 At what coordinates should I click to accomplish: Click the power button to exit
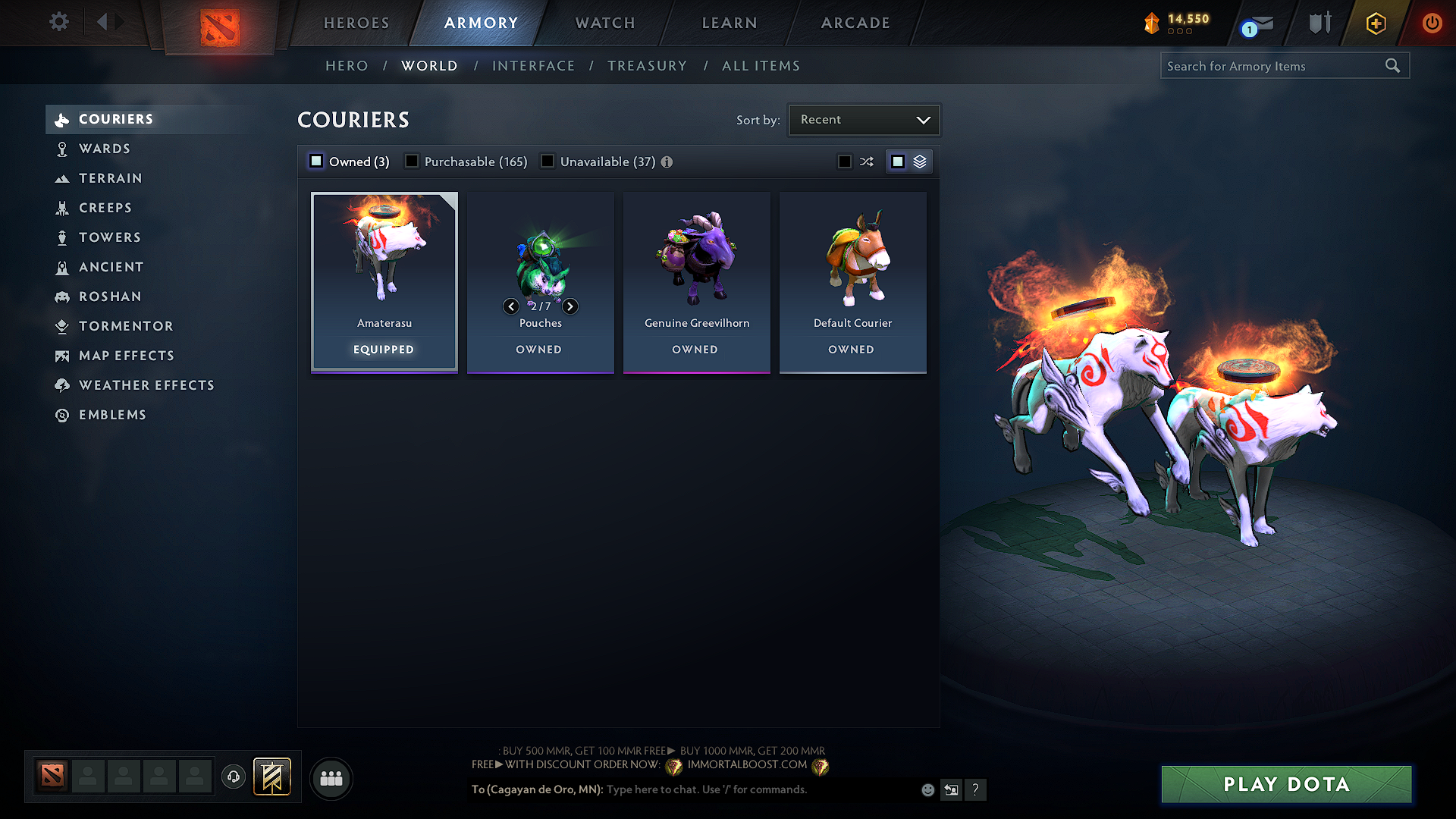[x=1432, y=23]
